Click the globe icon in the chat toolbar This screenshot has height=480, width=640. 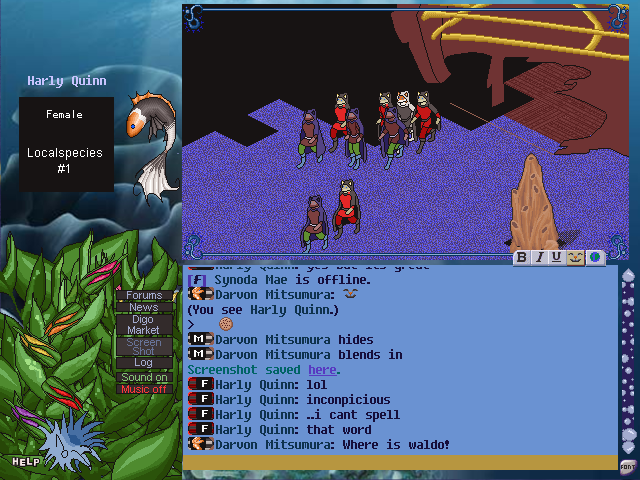(x=594, y=258)
